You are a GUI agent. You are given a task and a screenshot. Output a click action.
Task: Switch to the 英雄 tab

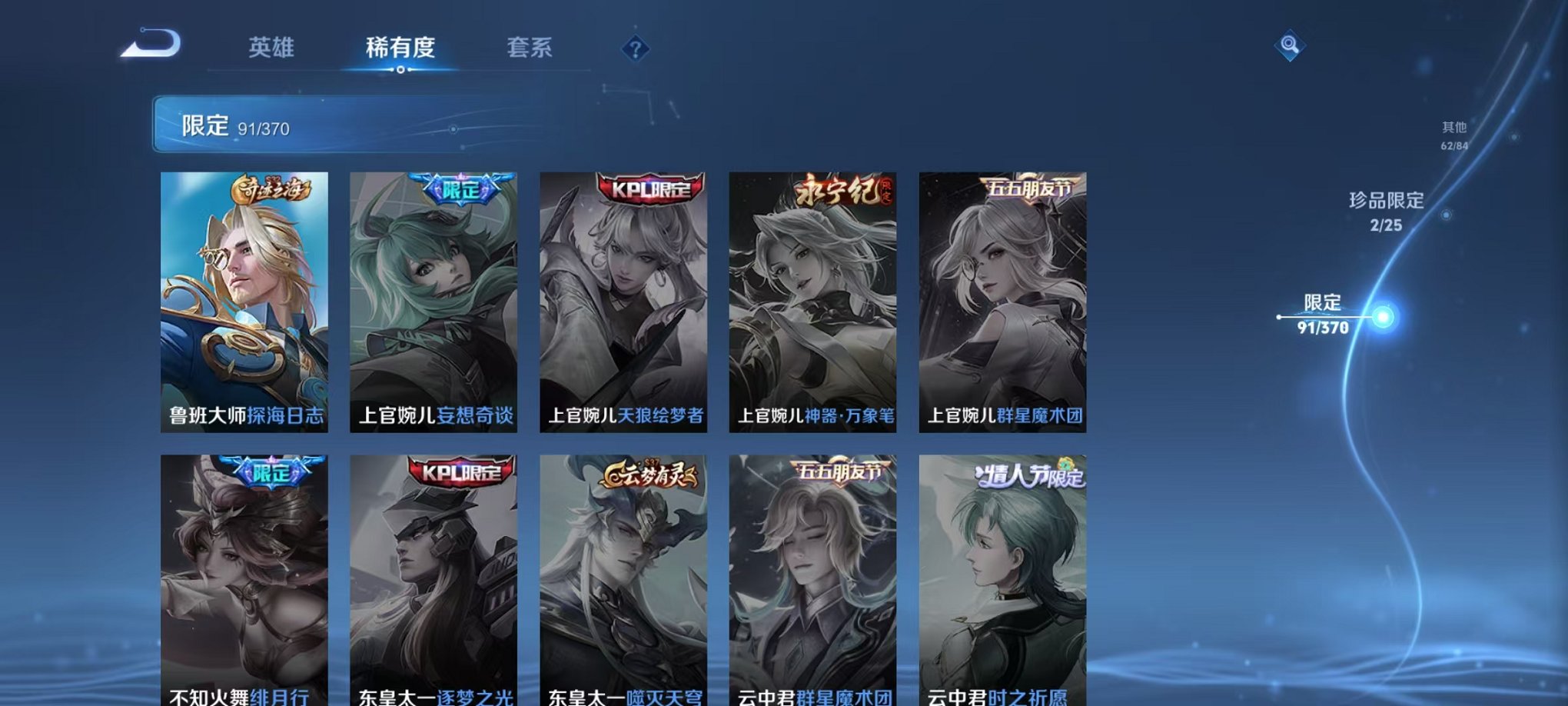pyautogui.click(x=273, y=48)
